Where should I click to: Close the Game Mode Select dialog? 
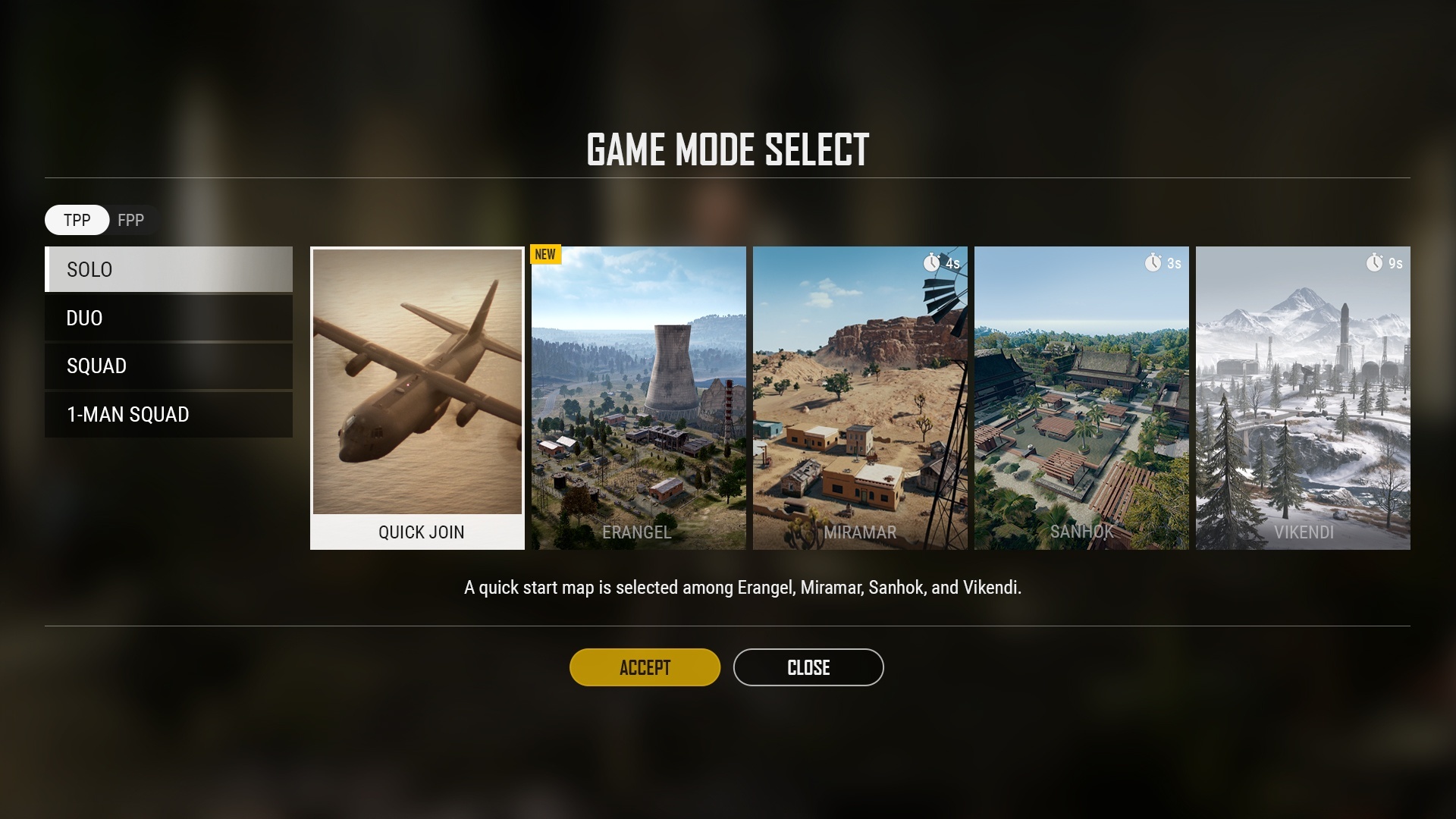808,667
